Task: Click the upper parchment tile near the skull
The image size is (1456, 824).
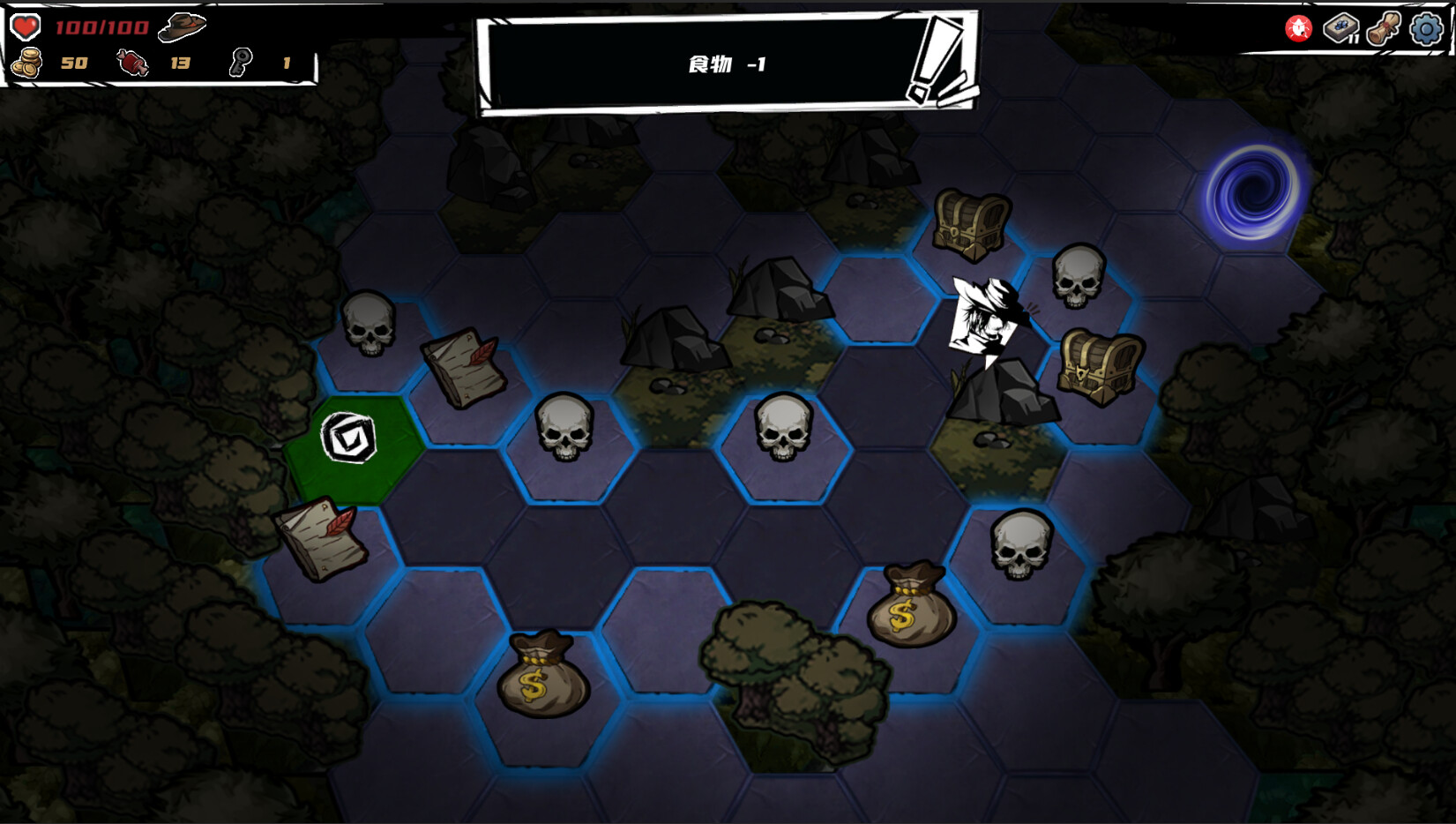Action: point(462,371)
